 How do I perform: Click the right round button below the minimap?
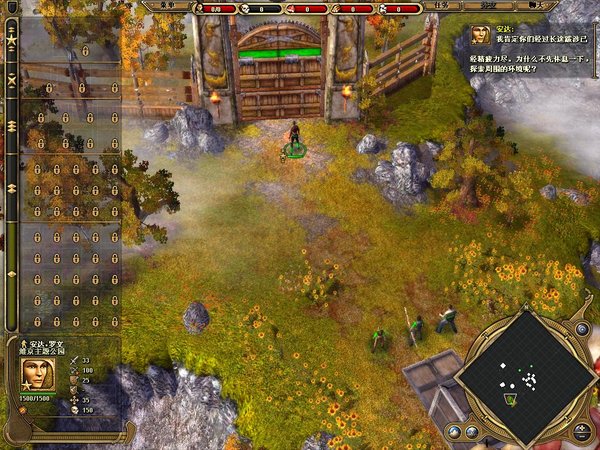pos(470,432)
